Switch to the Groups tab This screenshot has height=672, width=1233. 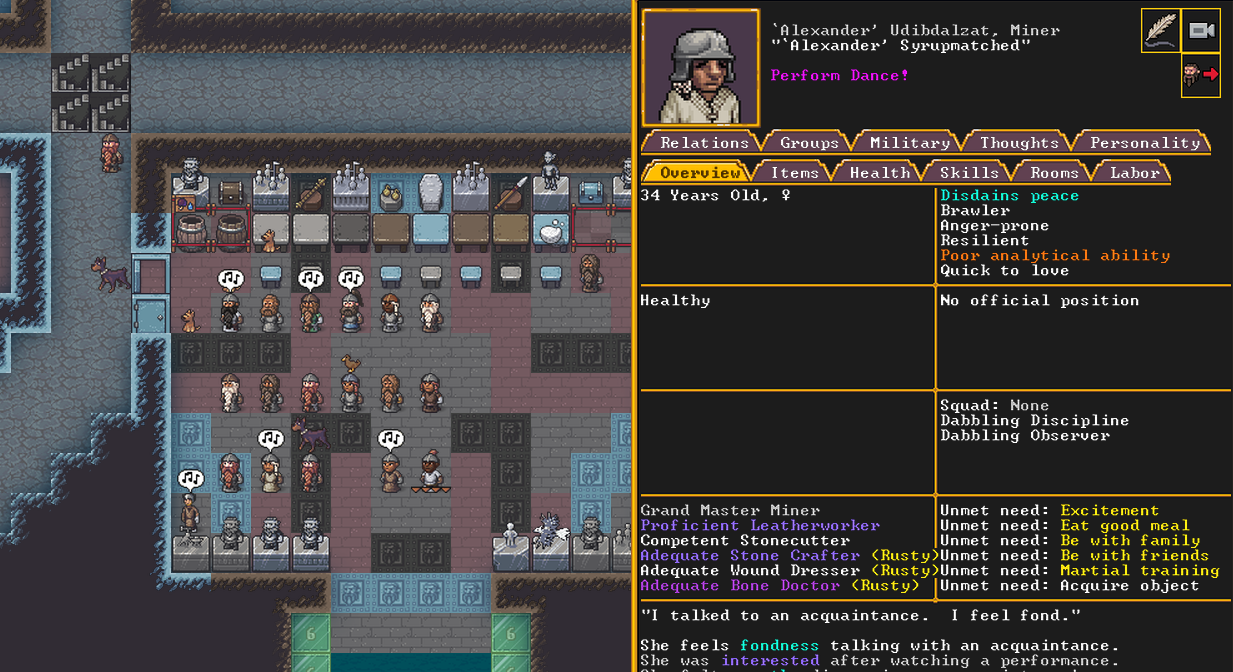[809, 143]
